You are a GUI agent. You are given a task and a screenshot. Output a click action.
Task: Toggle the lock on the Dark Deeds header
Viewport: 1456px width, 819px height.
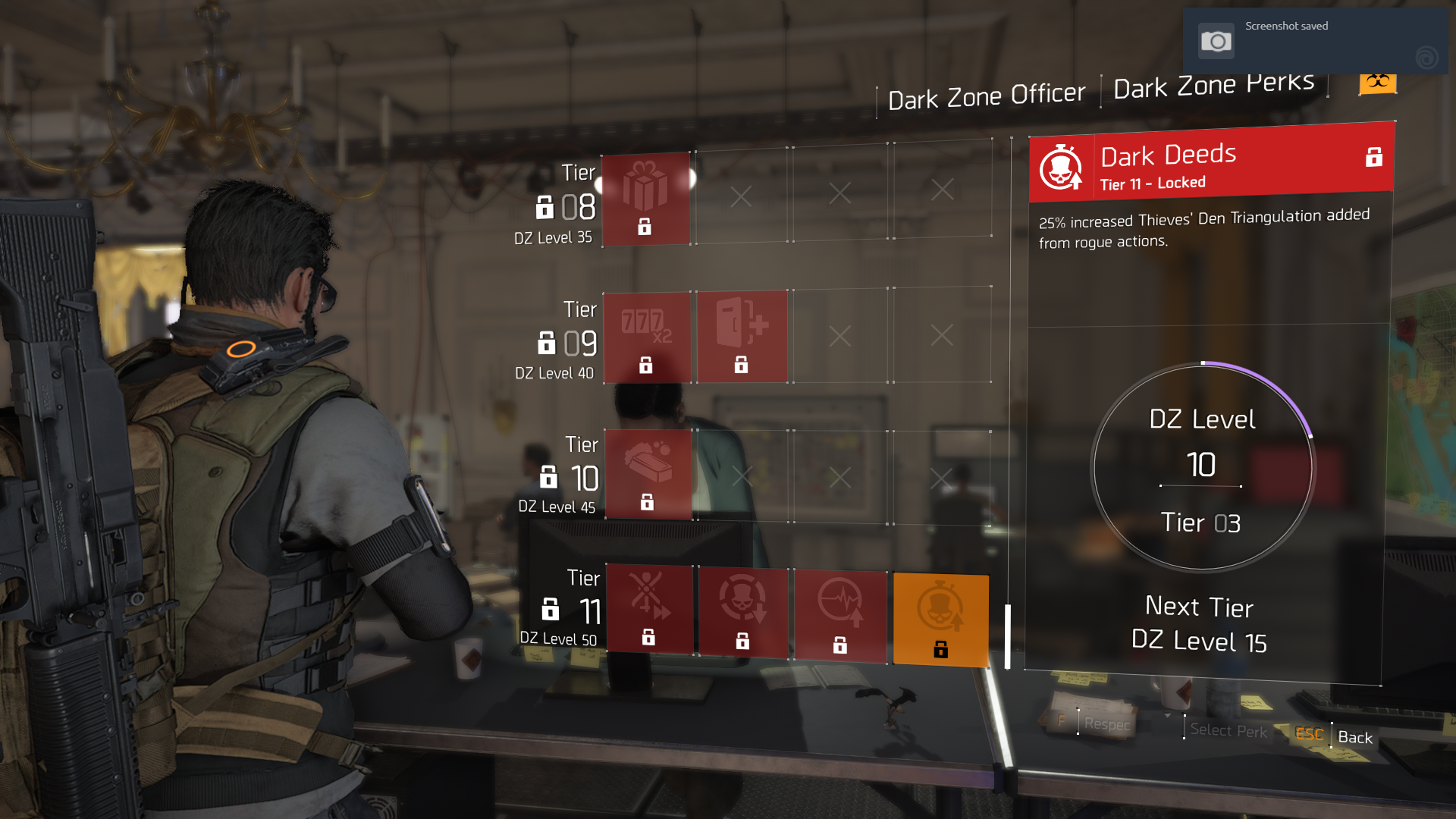coord(1374,158)
